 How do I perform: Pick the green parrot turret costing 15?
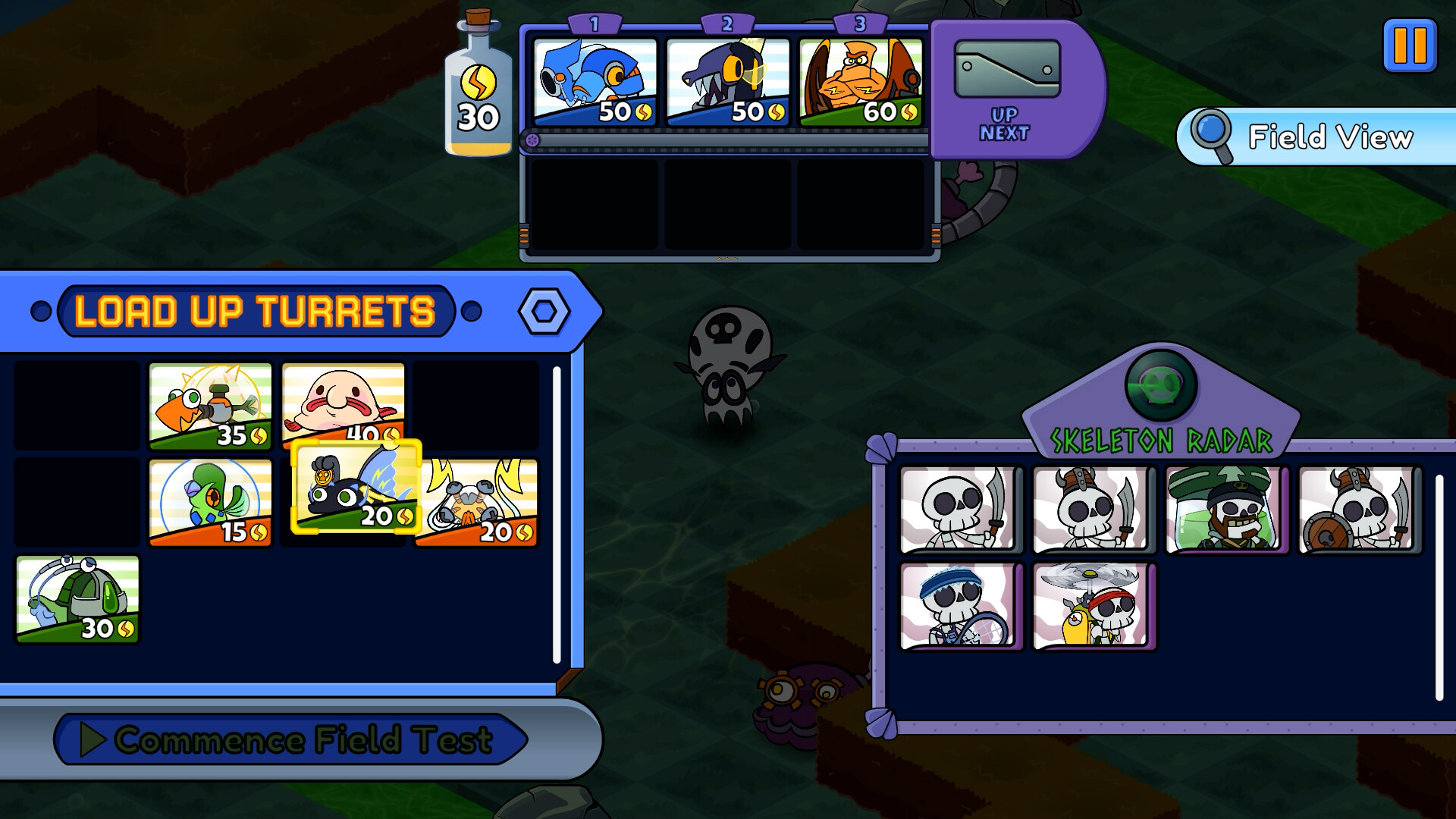coord(210,500)
